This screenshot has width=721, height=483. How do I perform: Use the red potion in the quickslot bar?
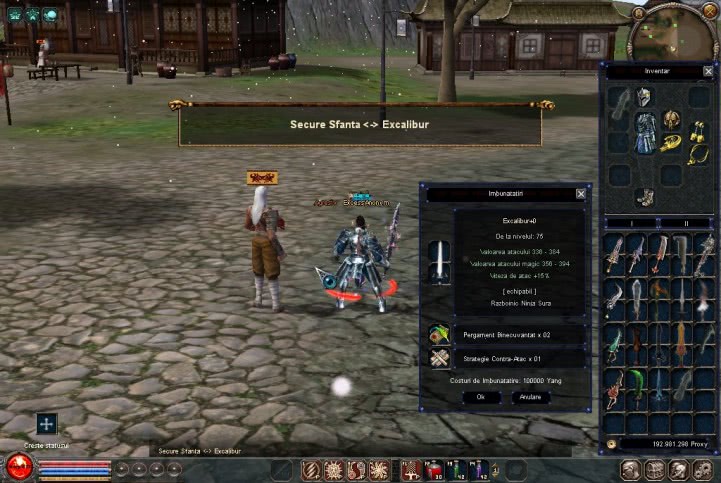[x=434, y=469]
